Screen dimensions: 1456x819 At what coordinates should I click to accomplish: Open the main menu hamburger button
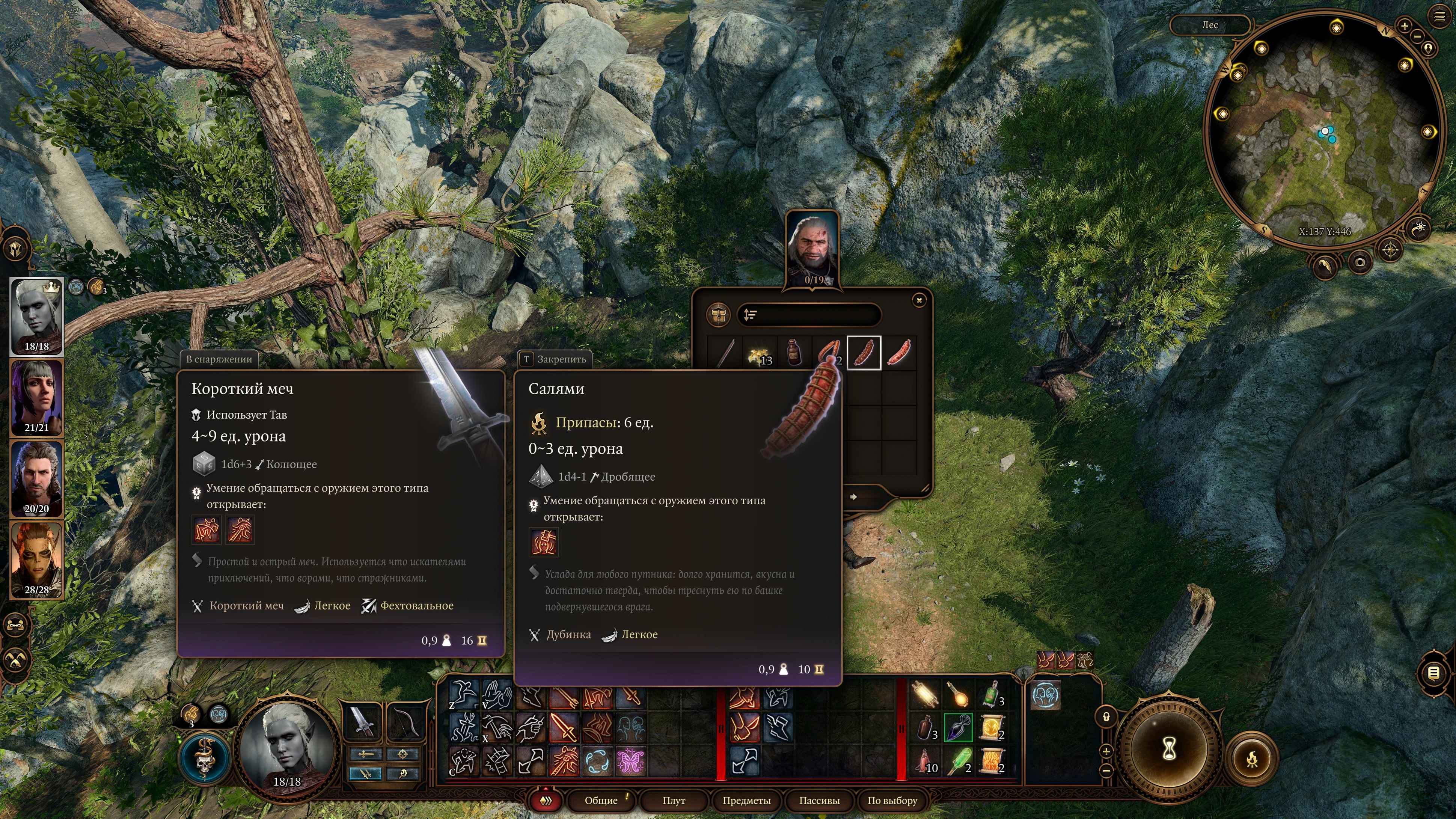click(x=1439, y=17)
